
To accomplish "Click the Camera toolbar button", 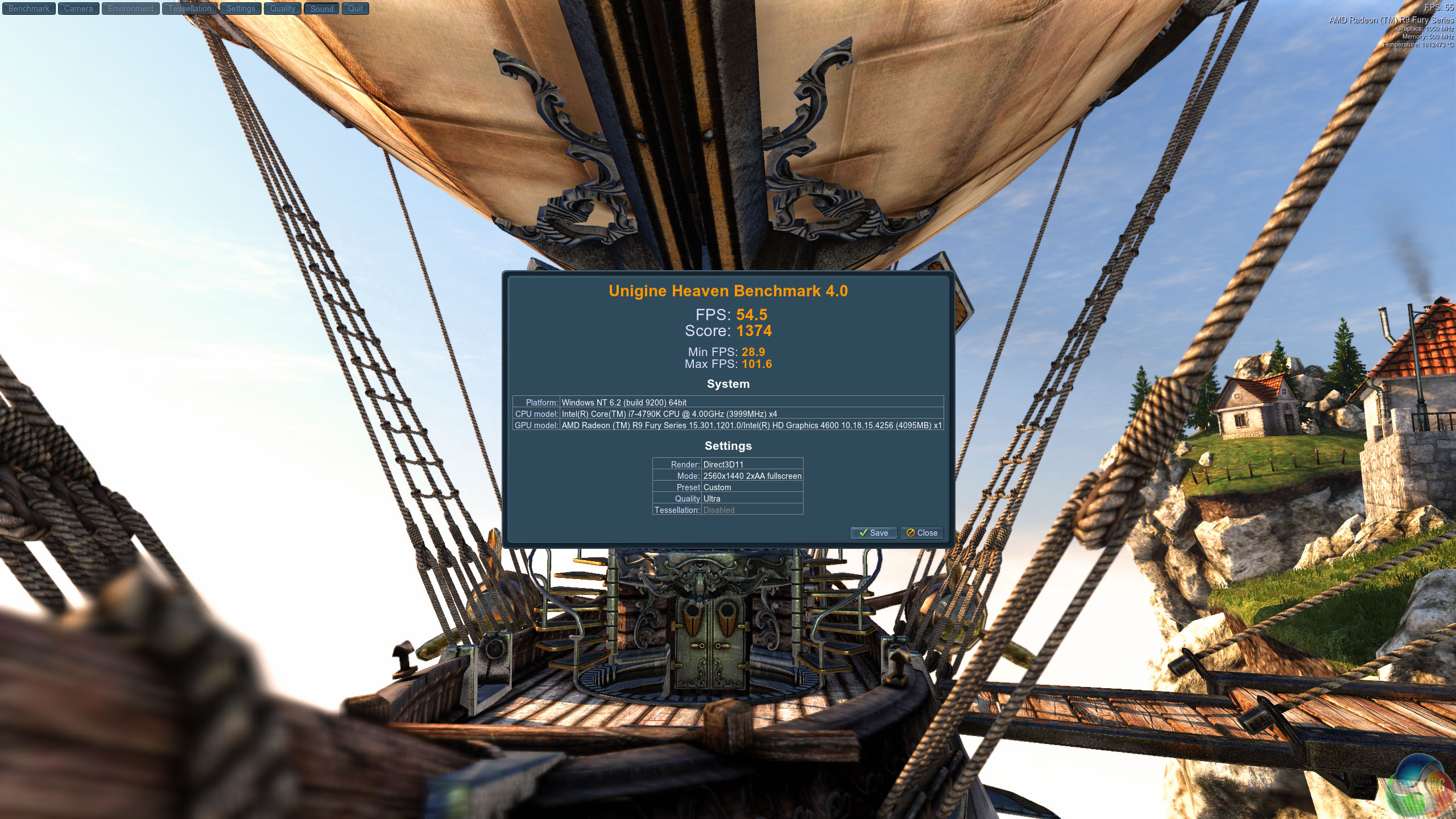I will click(78, 9).
